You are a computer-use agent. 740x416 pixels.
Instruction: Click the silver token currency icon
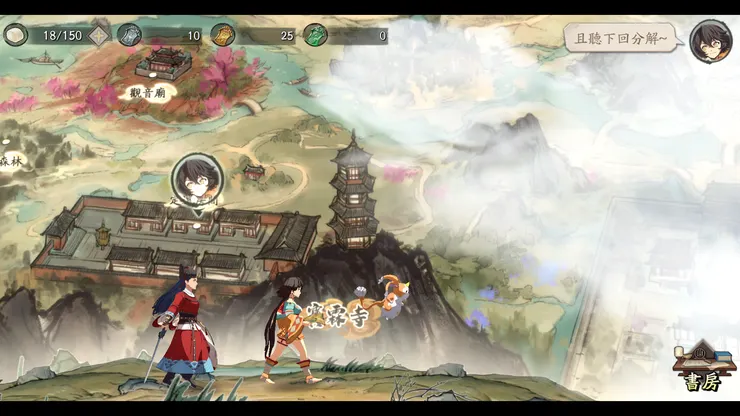click(130, 36)
